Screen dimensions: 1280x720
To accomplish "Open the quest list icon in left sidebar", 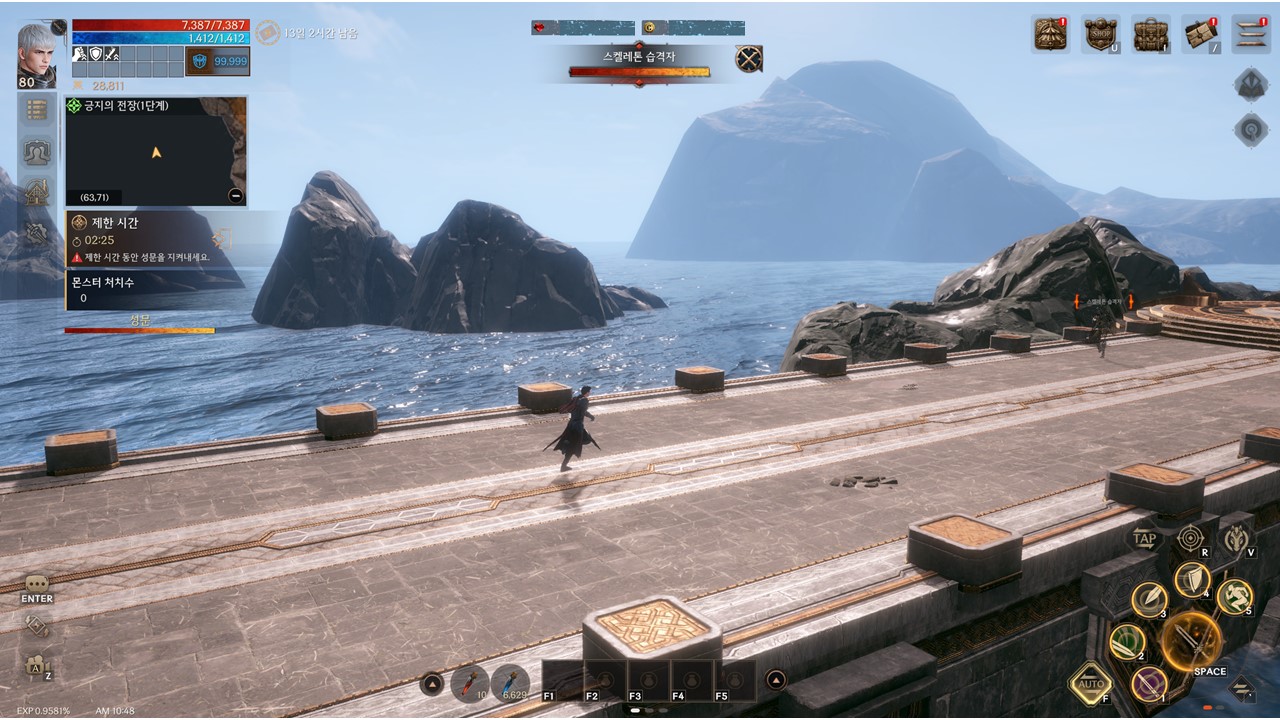I will (x=37, y=109).
